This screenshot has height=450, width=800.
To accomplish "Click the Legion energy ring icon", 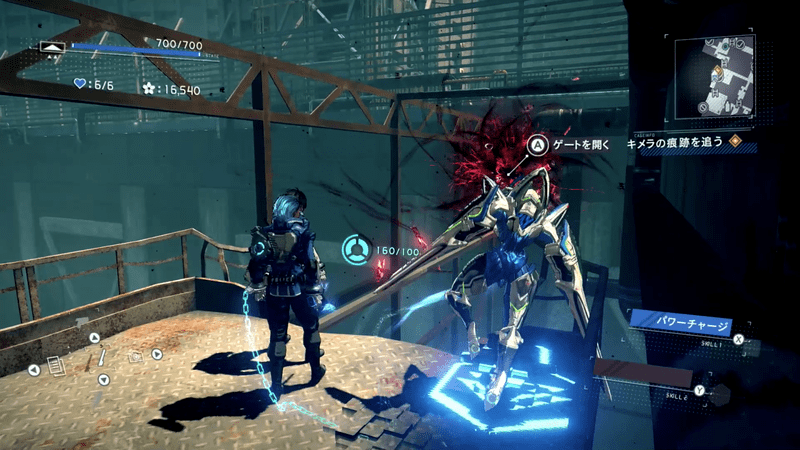I will tap(353, 249).
